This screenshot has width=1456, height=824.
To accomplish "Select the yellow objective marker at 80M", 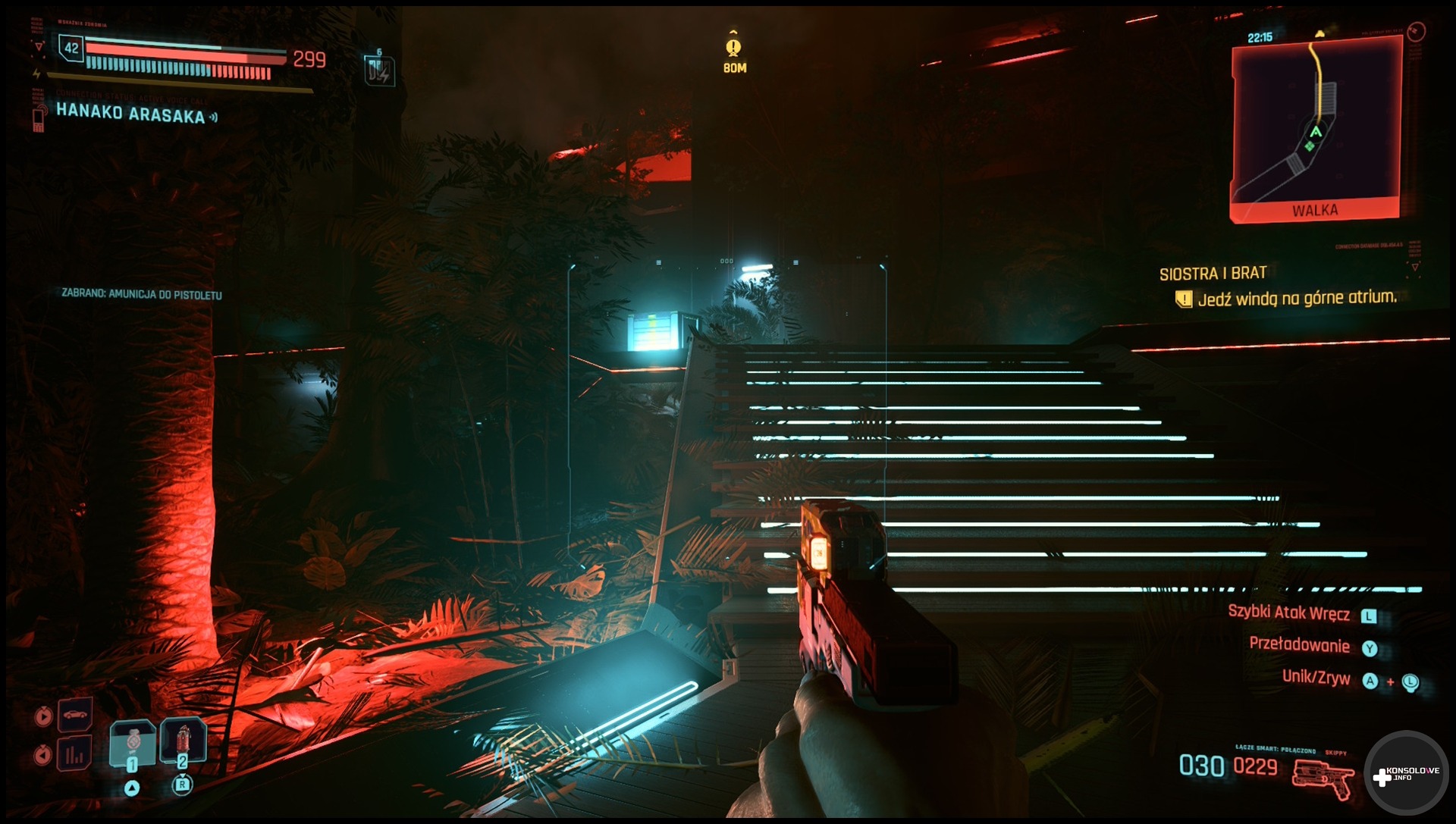I will tap(733, 48).
